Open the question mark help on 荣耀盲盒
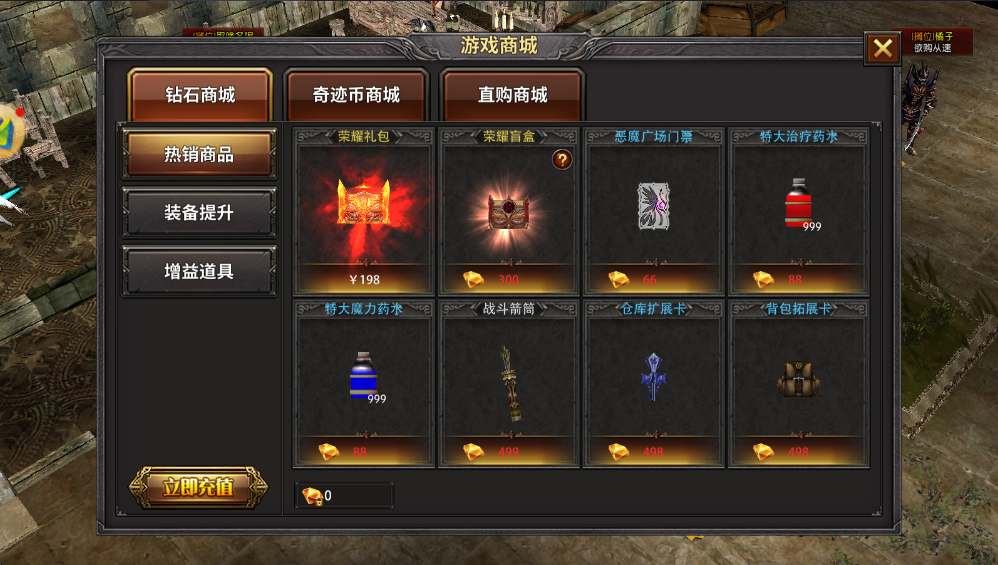This screenshot has height=565, width=998. pos(562,159)
